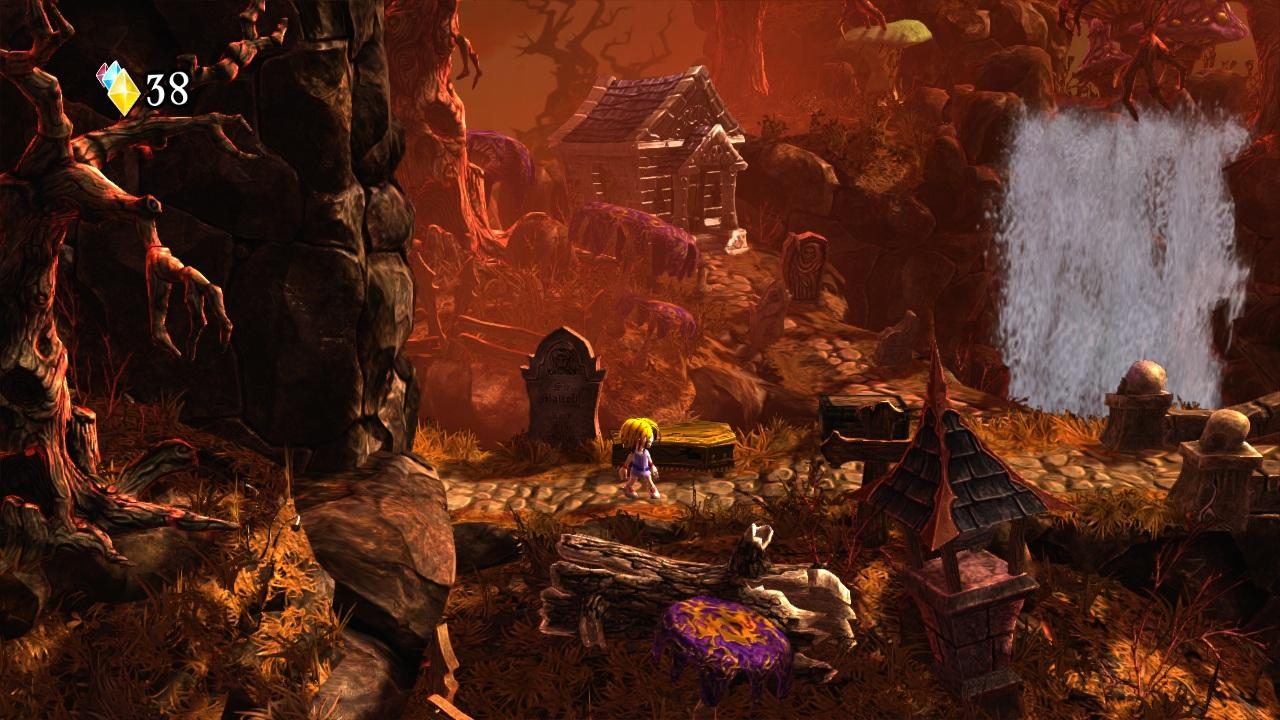Click the yellow gem icon in the HUD
Viewport: 1280px width, 720px height.
pyautogui.click(x=124, y=92)
